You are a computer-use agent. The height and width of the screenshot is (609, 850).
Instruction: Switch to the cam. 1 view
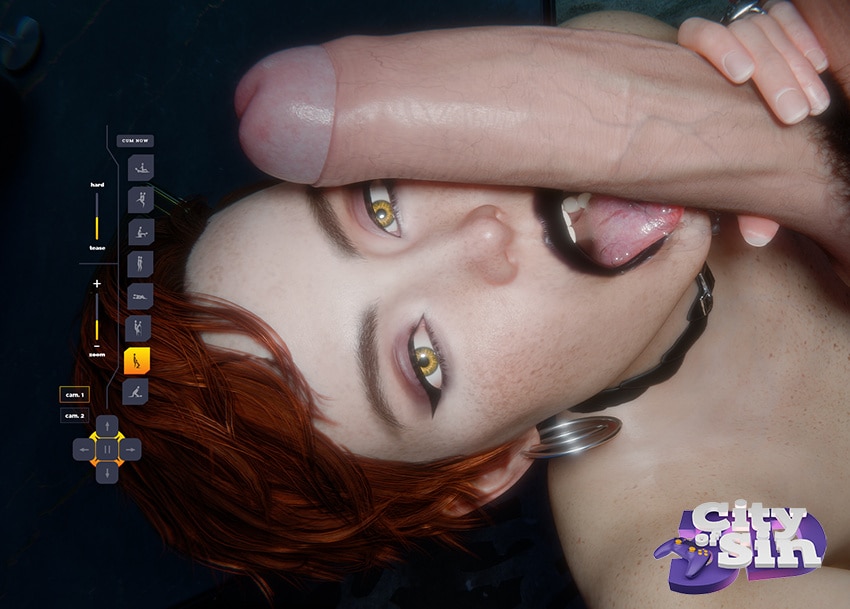coord(74,394)
